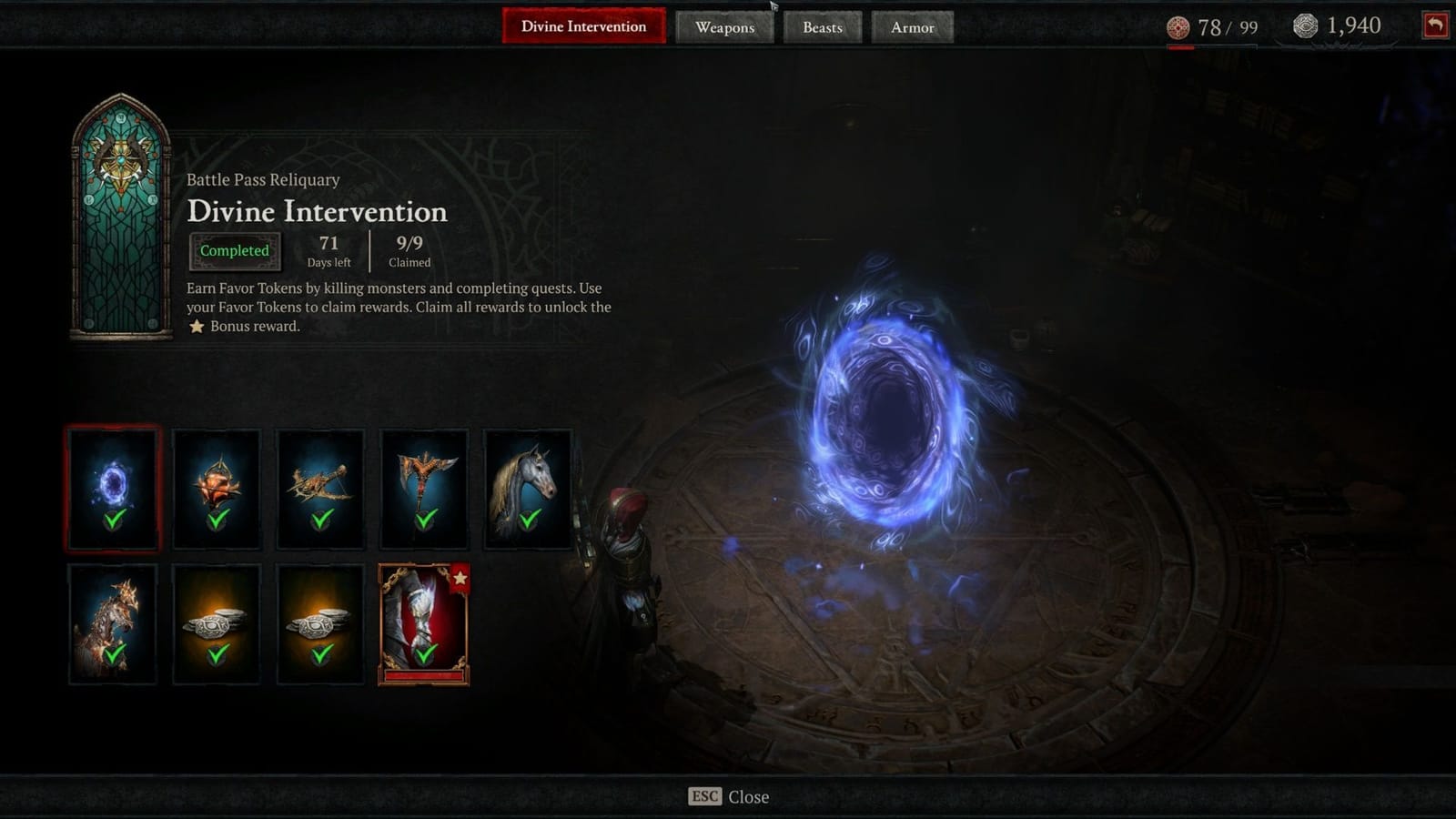Screen dimensions: 1456x819
Task: Click the 9/9 Claimed progress counter
Action: point(409,250)
